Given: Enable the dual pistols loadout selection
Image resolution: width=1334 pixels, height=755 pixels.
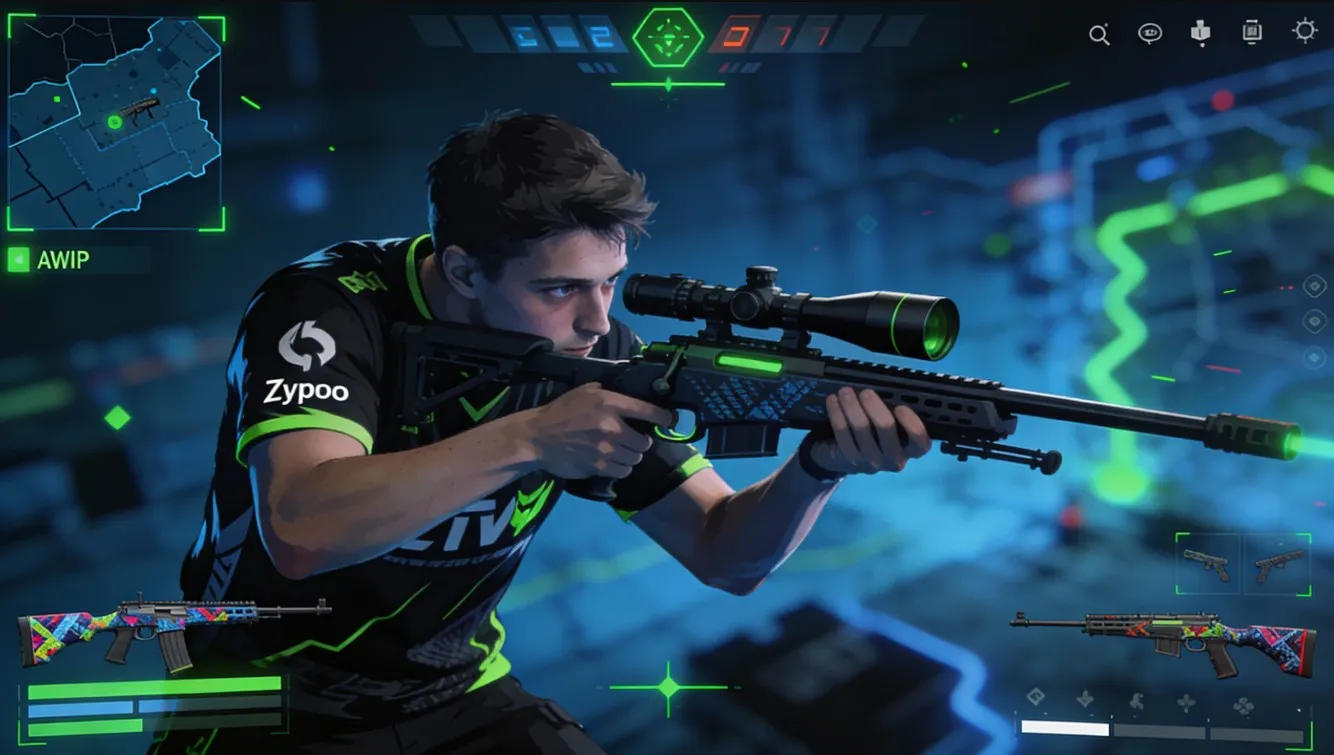Looking at the screenshot, I should [1245, 563].
